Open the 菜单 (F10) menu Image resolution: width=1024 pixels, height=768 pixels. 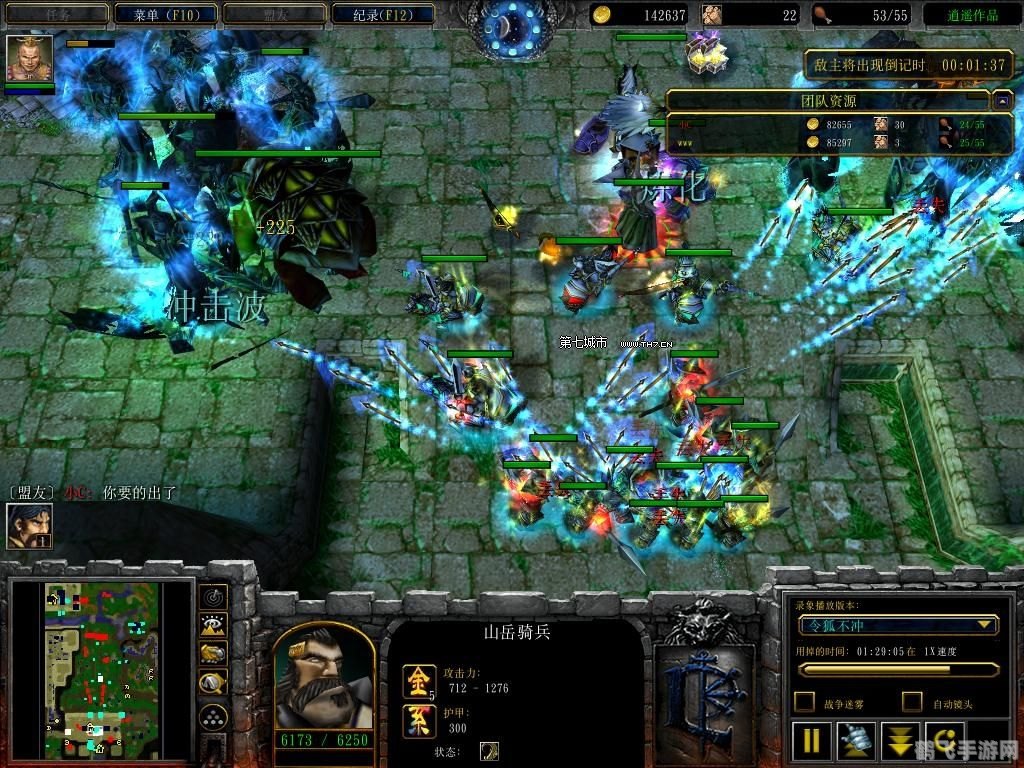pyautogui.click(x=164, y=14)
